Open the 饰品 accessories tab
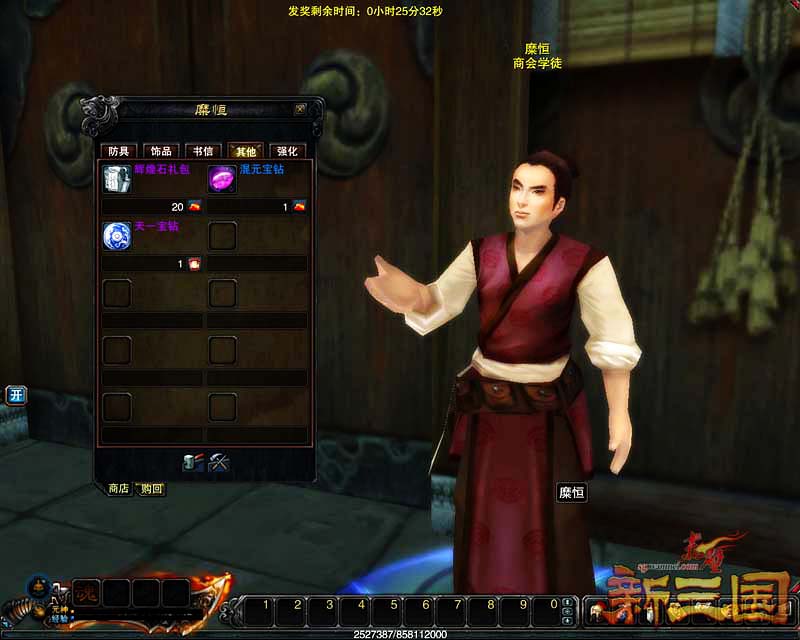 coord(161,151)
